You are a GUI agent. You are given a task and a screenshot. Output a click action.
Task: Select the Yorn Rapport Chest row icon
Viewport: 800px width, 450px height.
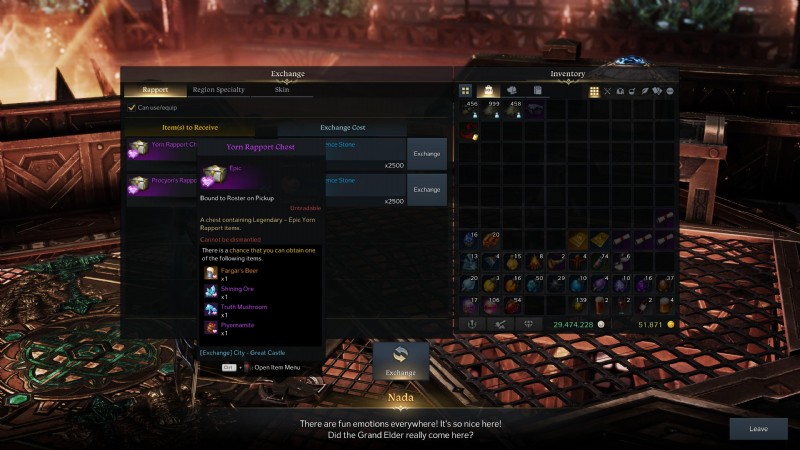pyautogui.click(x=138, y=149)
